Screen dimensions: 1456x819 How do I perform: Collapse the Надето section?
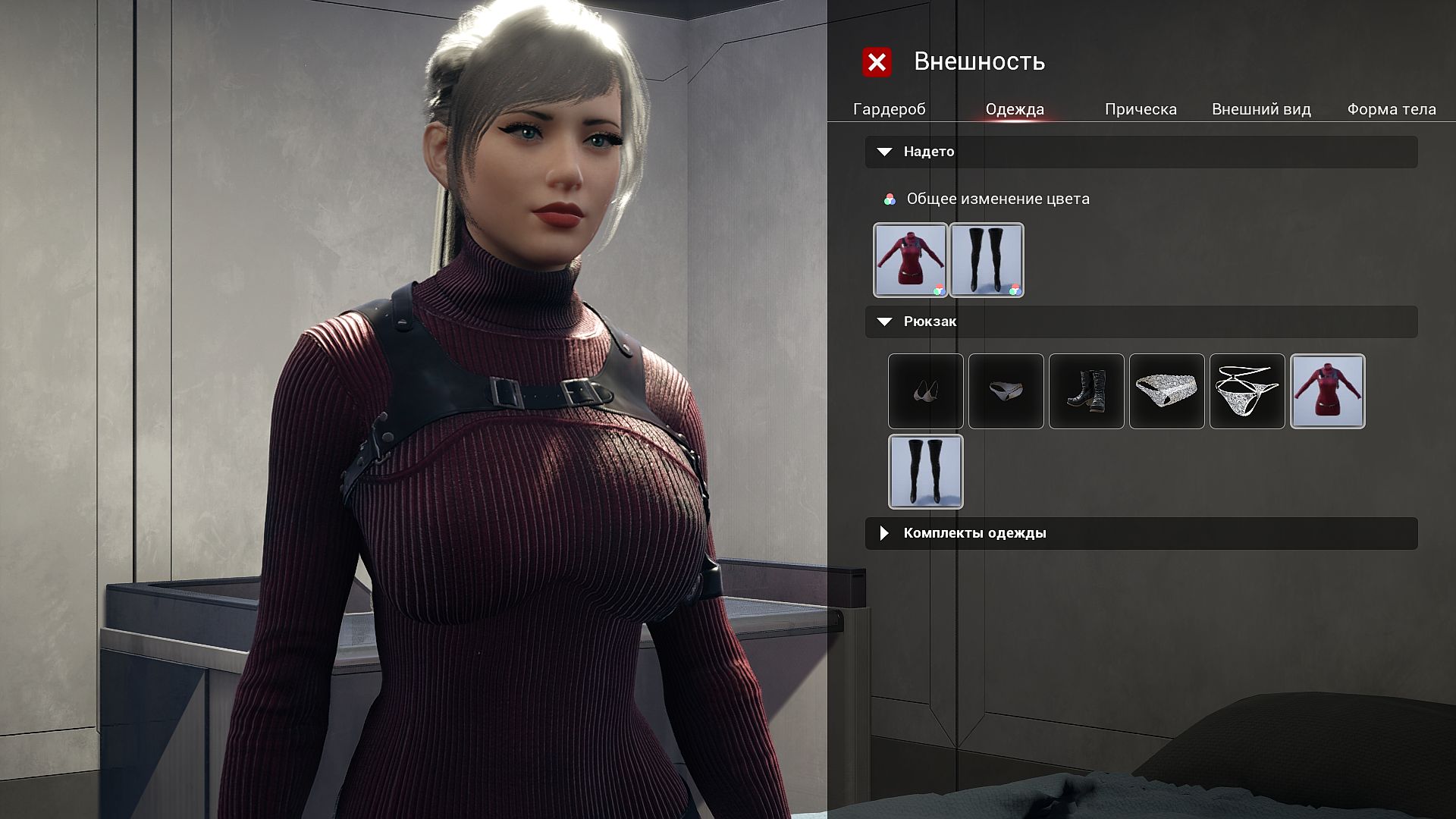pyautogui.click(x=884, y=152)
